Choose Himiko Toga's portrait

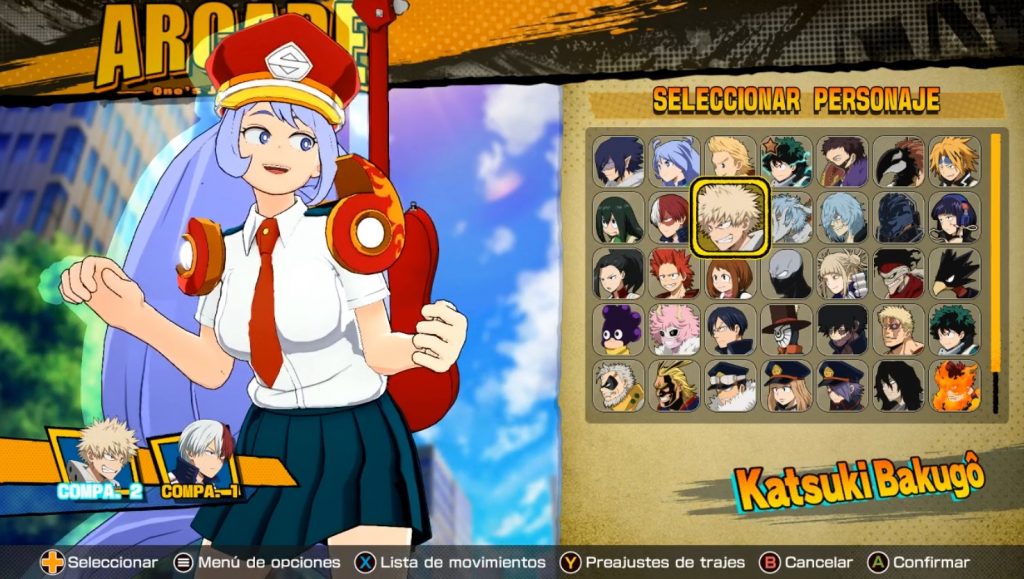tap(842, 274)
